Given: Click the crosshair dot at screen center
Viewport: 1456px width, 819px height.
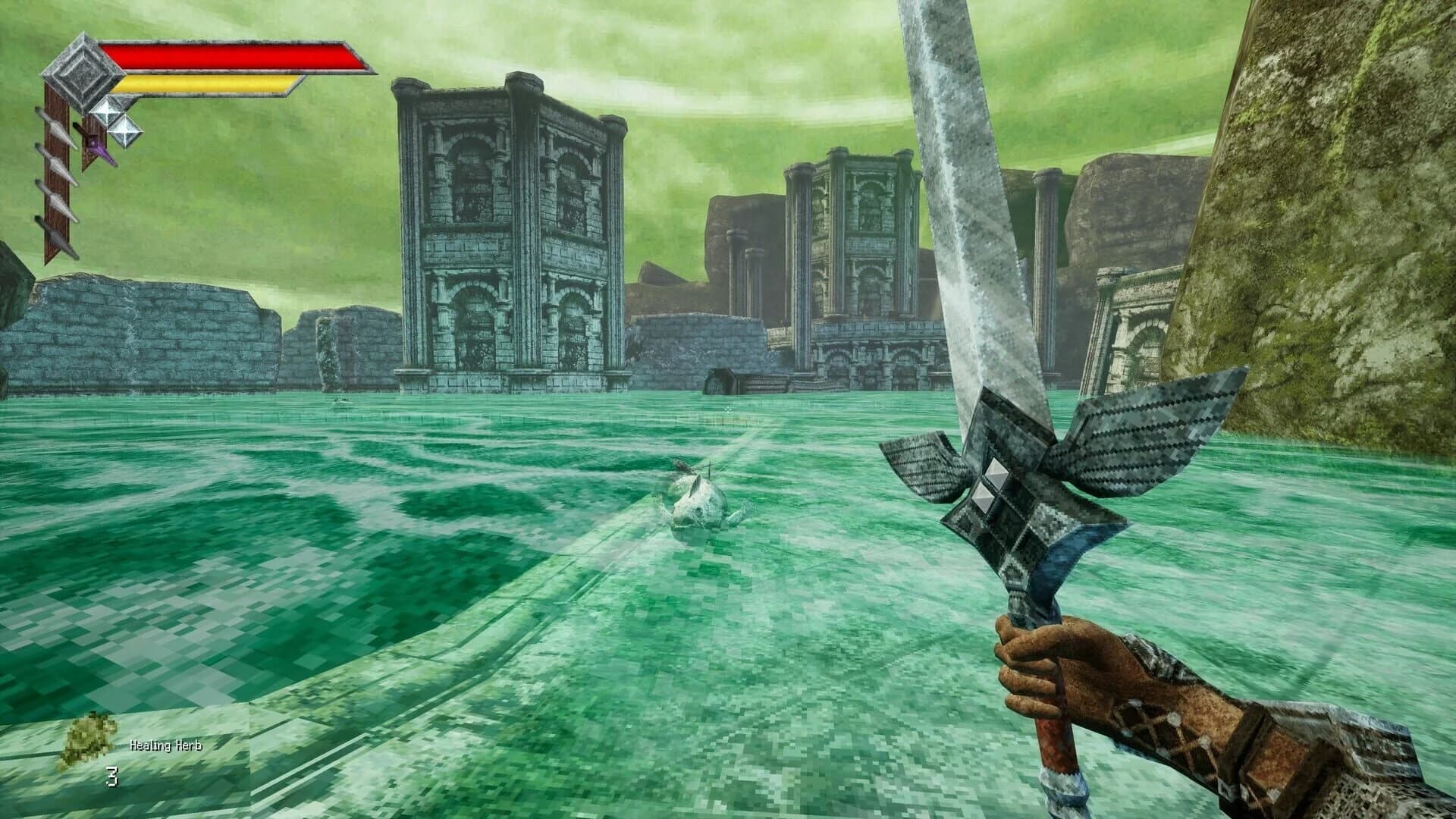Looking at the screenshot, I should pyautogui.click(x=728, y=409).
